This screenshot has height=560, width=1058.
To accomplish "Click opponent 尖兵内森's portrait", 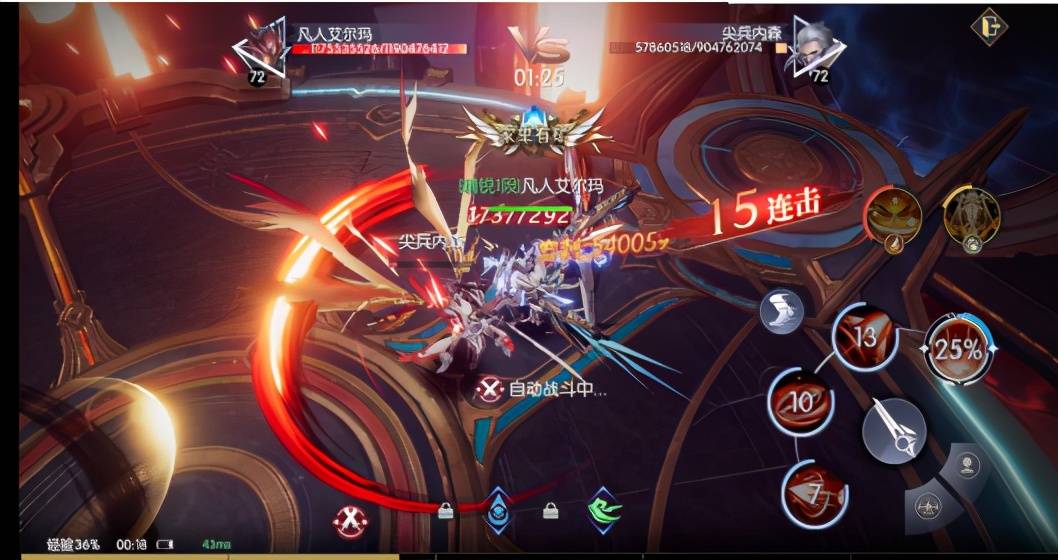I will coord(817,48).
